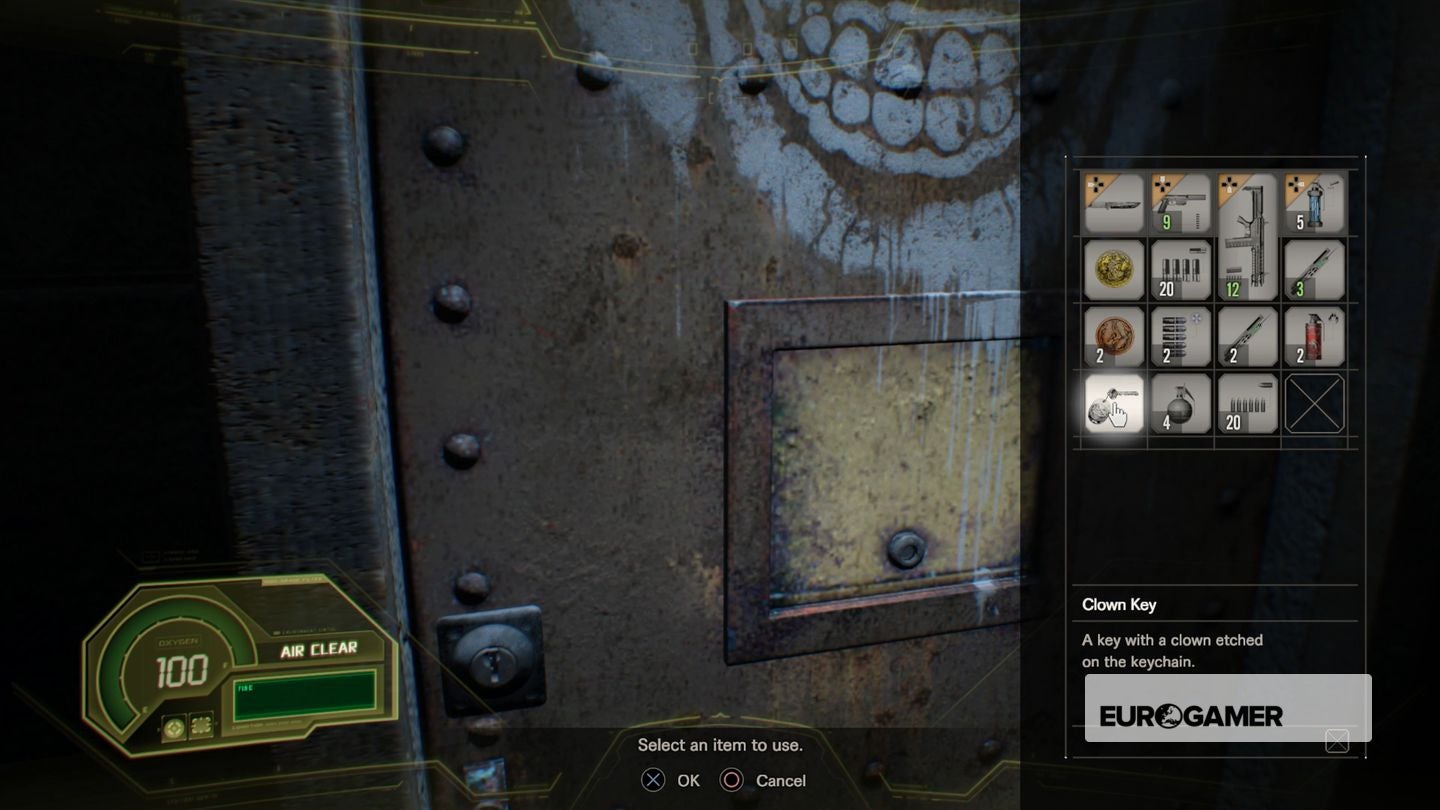Click the empty inventory slot marked with X
This screenshot has width=1440, height=810.
pyautogui.click(x=1314, y=403)
